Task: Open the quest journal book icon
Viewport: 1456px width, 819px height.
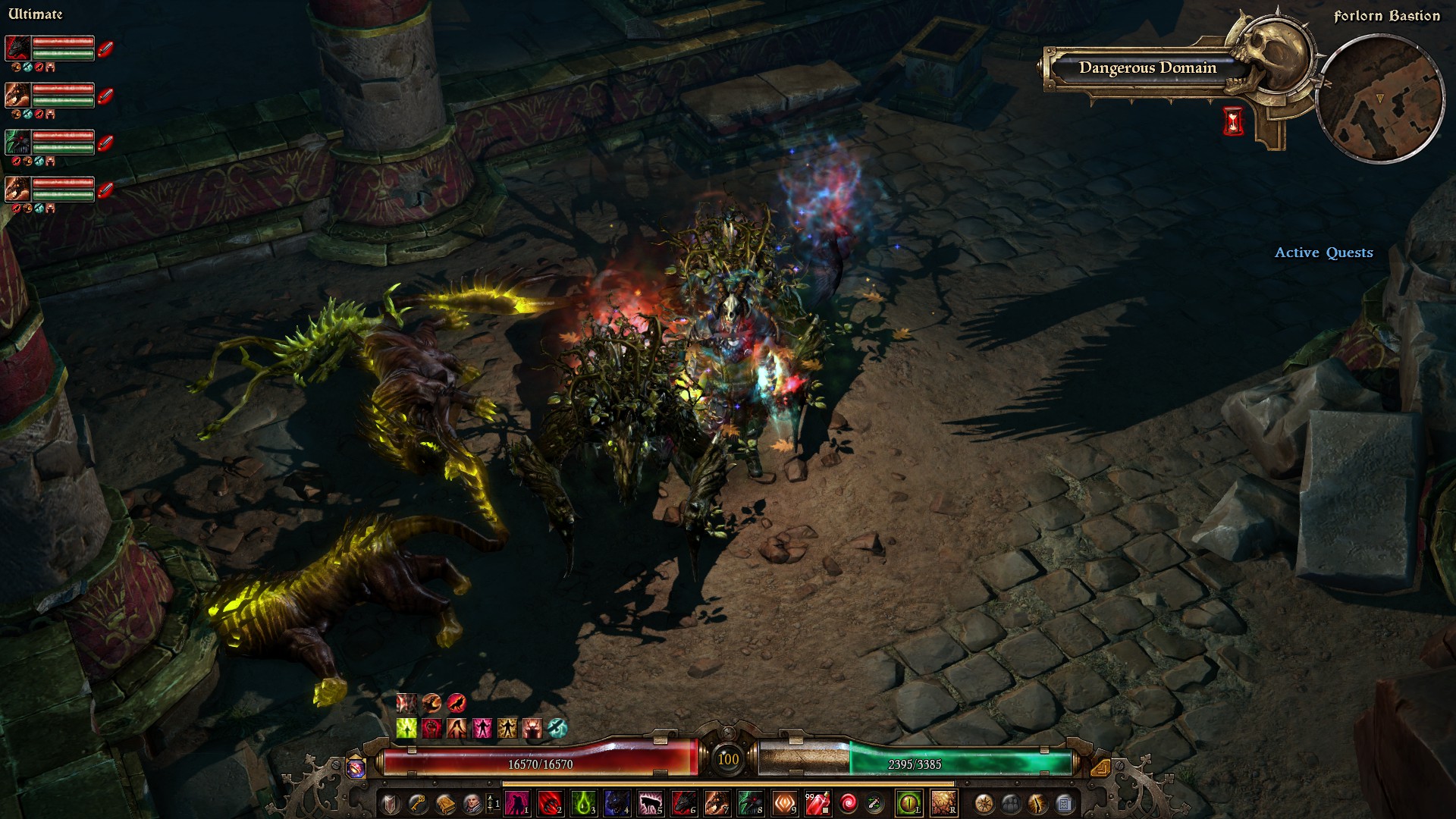Action: [x=444, y=803]
